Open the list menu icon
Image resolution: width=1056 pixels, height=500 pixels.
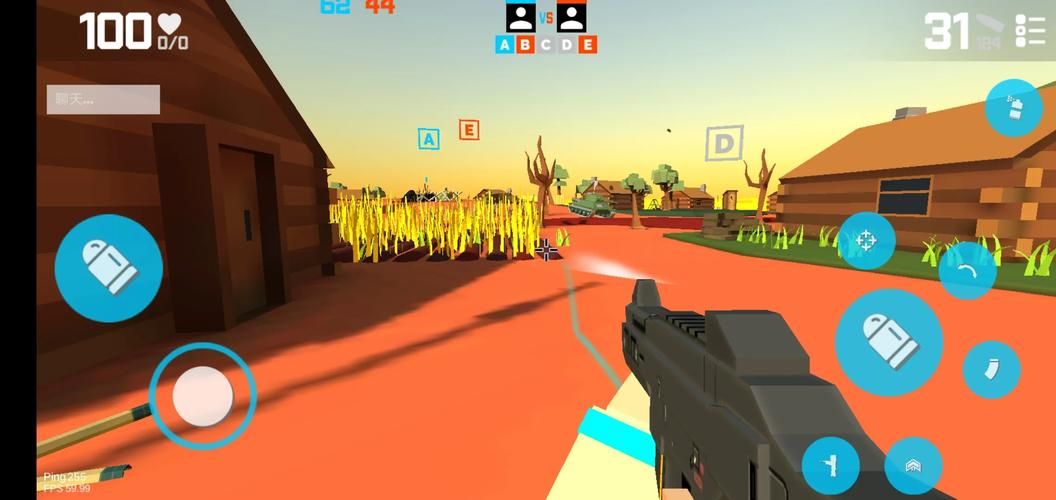coord(1030,31)
